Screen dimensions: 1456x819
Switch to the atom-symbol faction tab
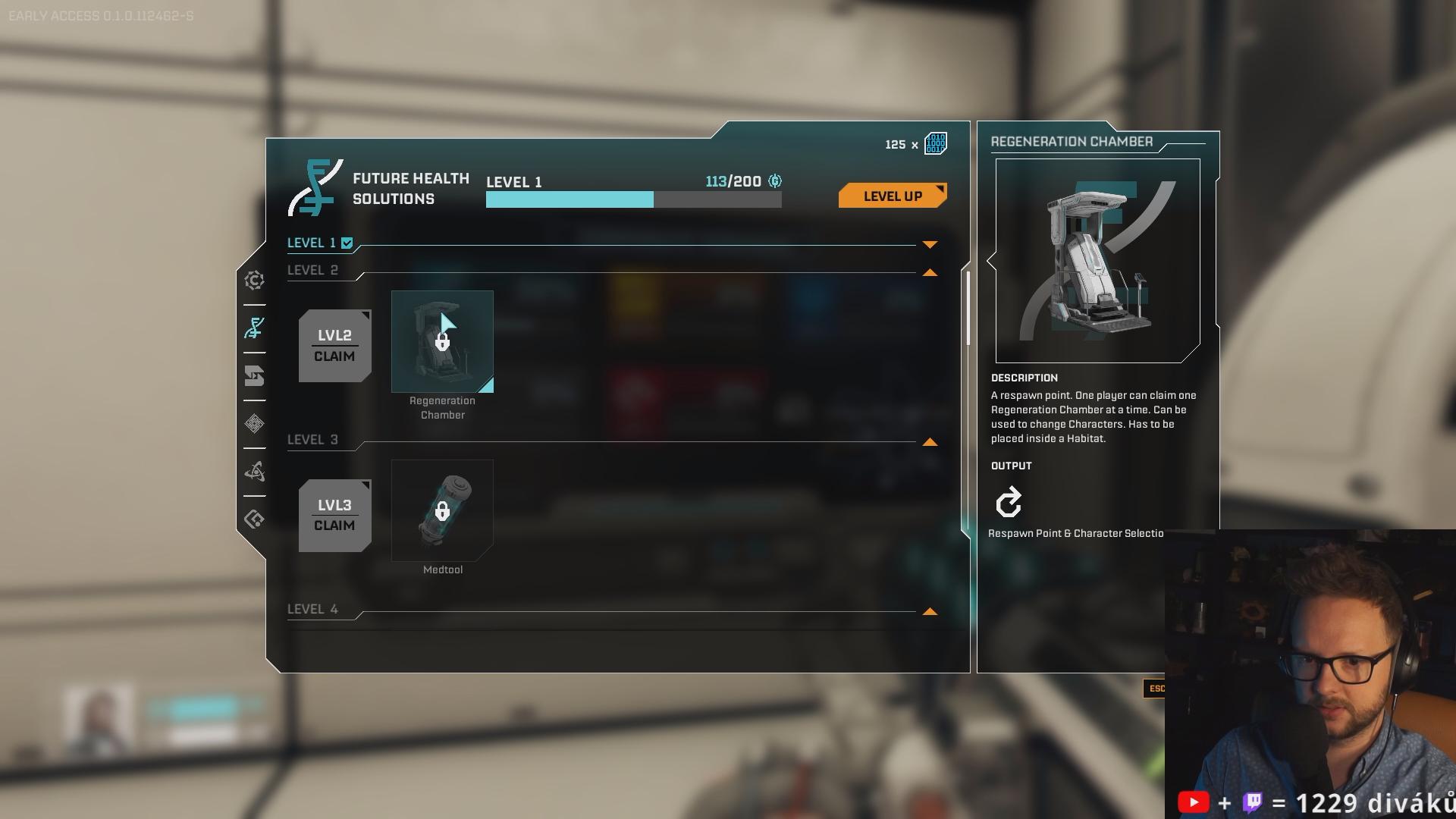click(x=255, y=472)
